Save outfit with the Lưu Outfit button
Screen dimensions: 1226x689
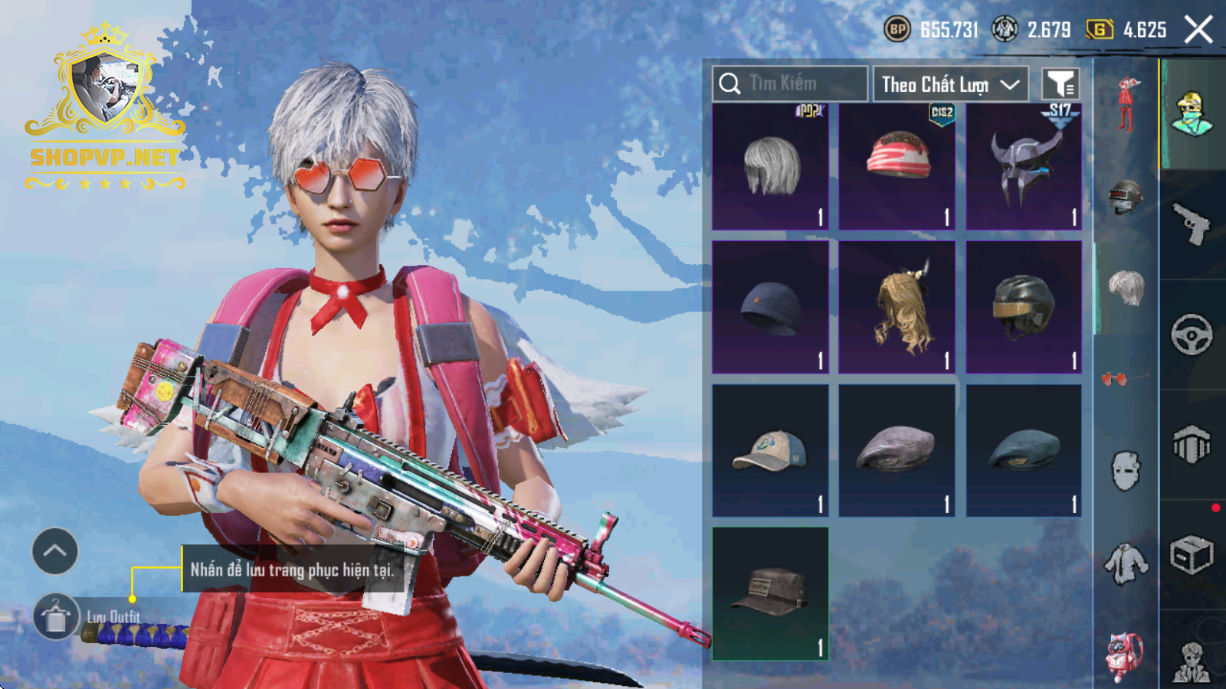click(x=56, y=616)
